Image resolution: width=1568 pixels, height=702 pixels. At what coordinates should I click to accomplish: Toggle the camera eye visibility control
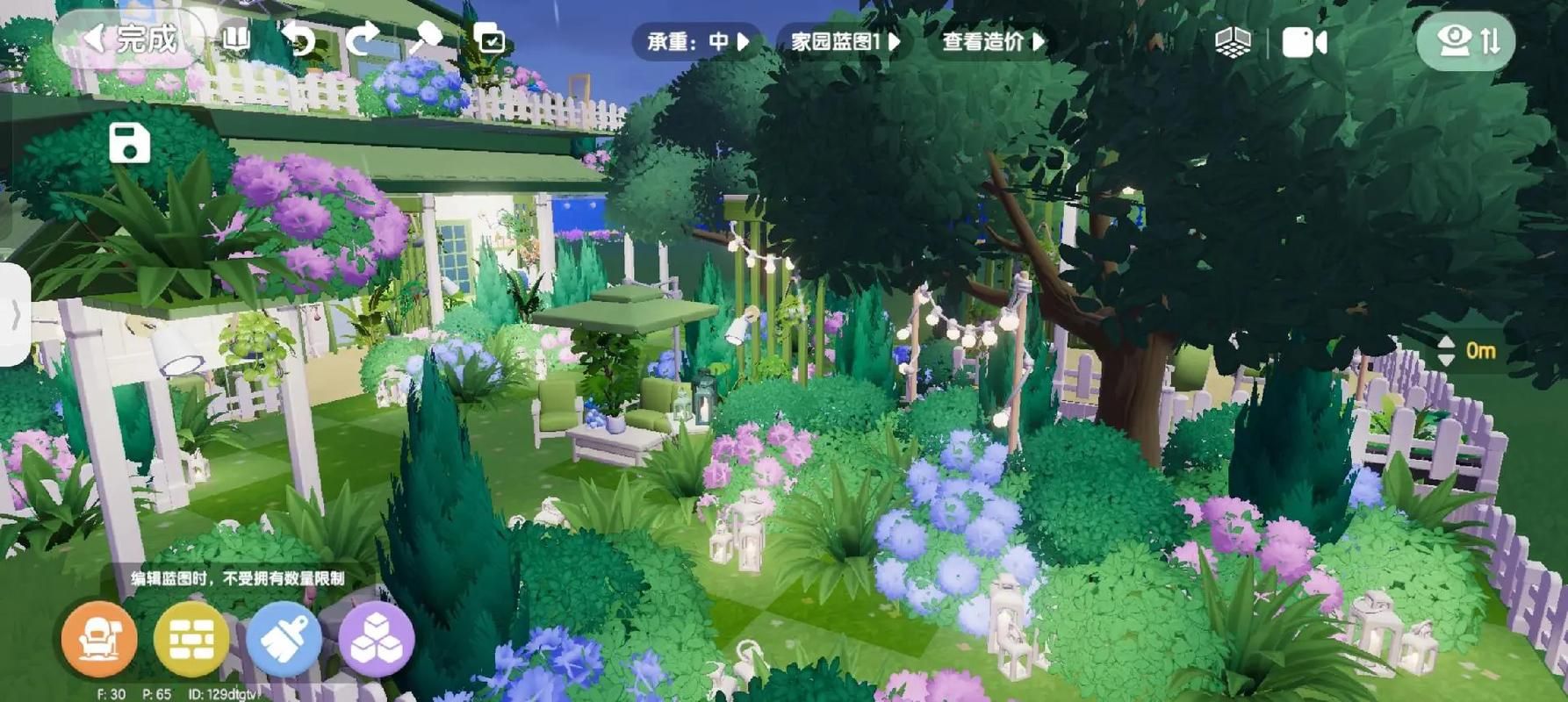[x=1454, y=39]
